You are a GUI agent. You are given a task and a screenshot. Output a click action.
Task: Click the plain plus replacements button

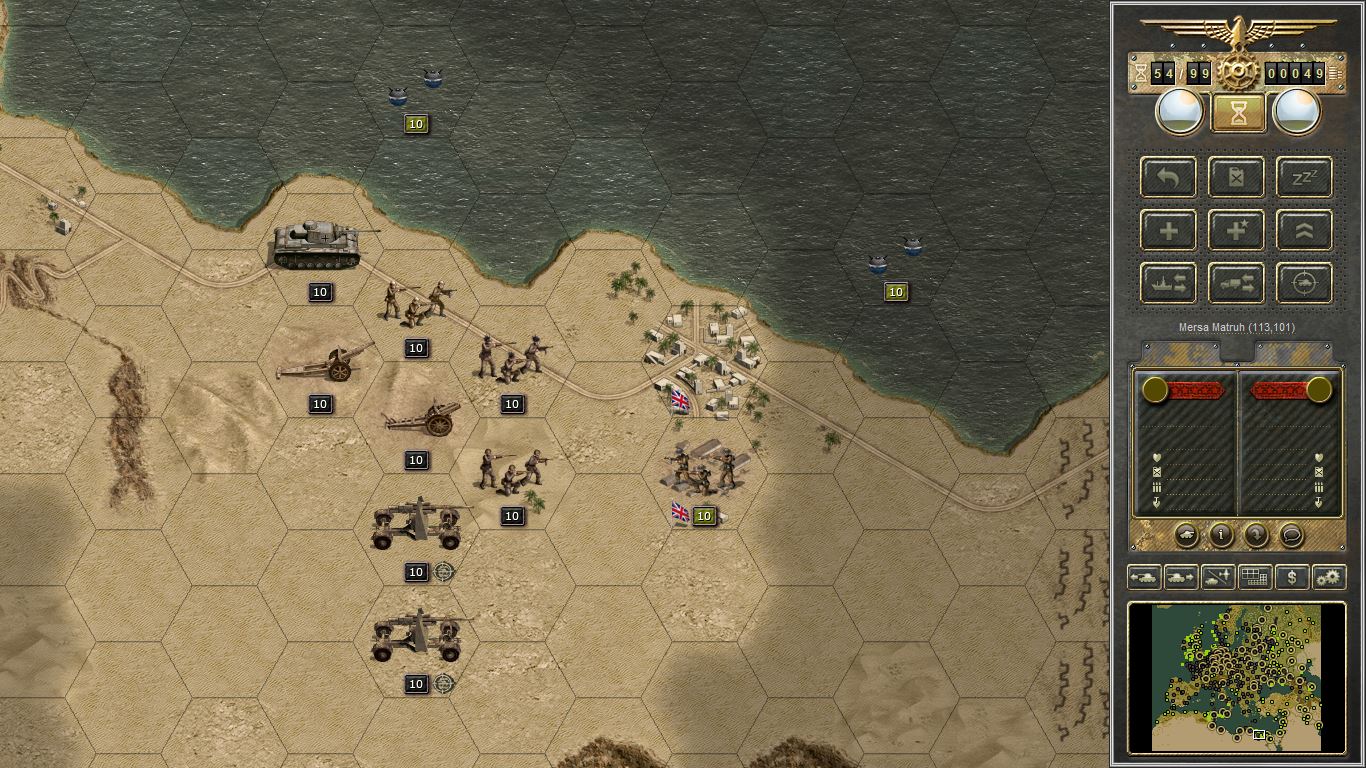pos(1169,231)
